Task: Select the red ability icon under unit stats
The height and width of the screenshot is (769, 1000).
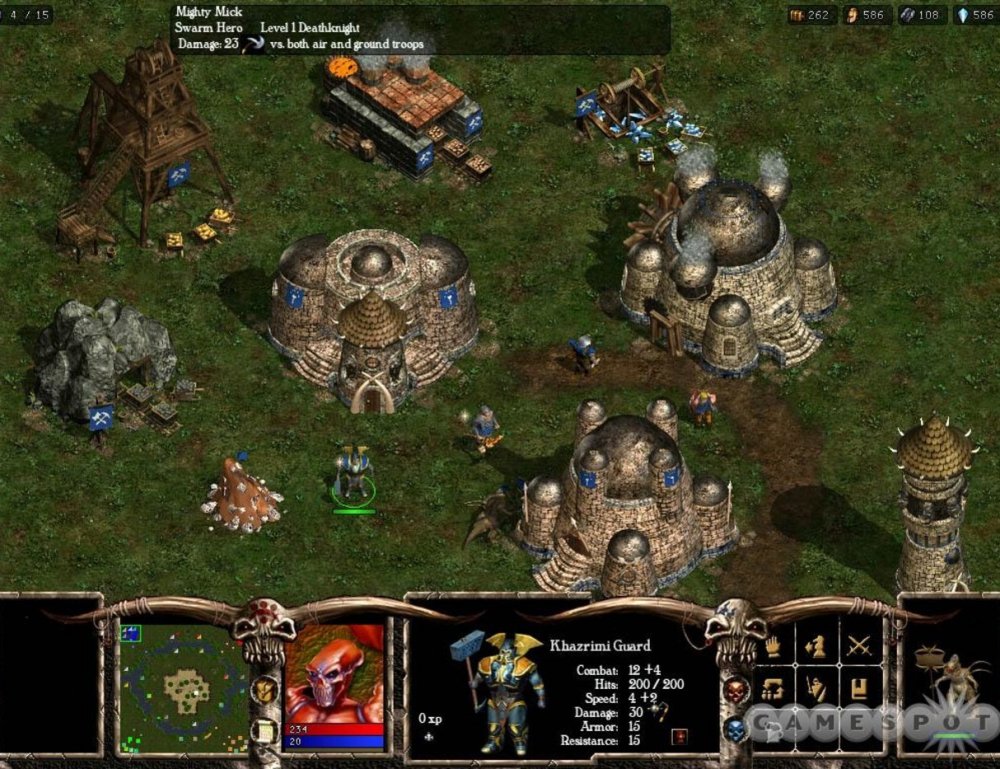Action: 683,736
